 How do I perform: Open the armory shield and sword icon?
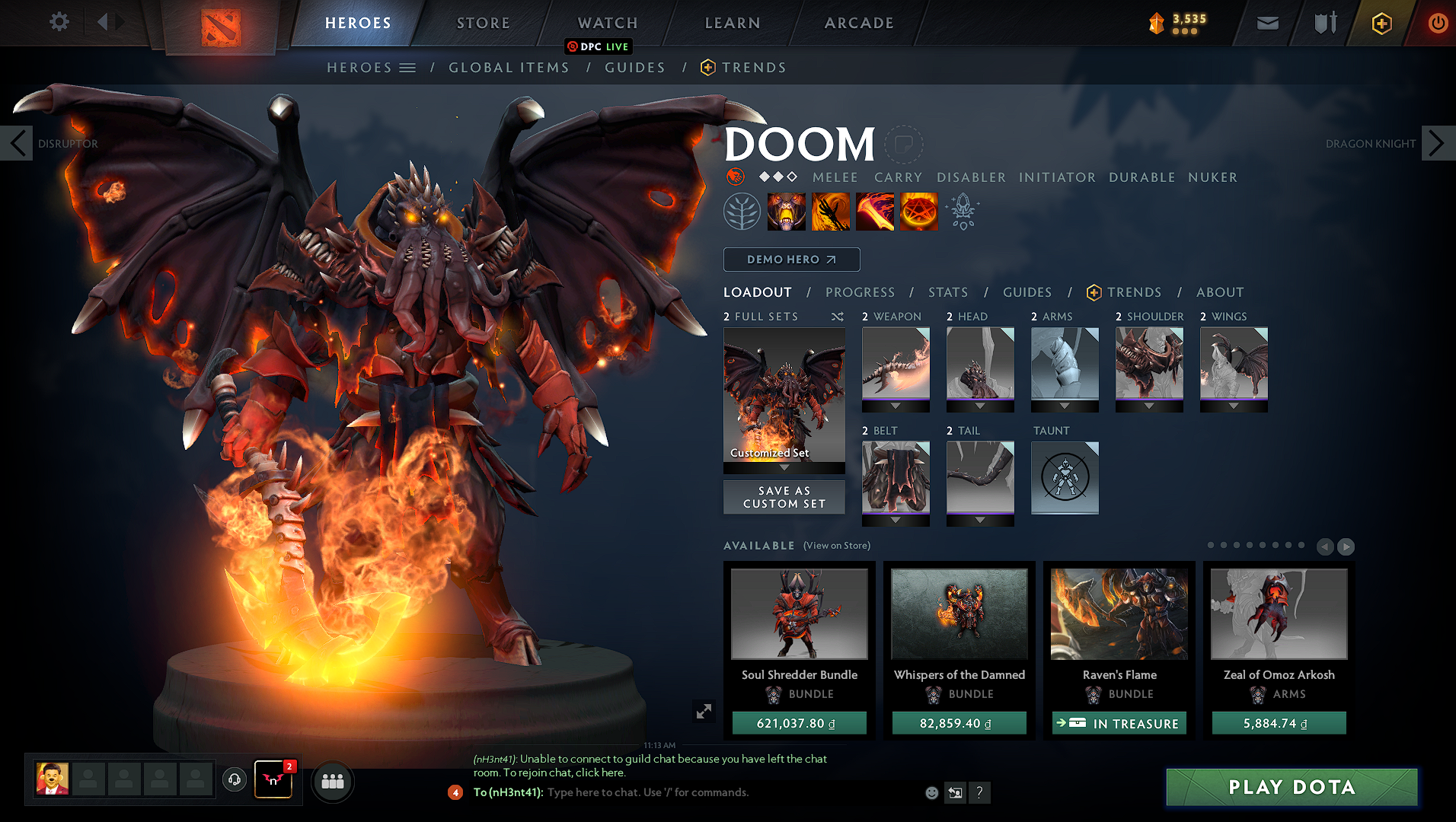[1323, 23]
